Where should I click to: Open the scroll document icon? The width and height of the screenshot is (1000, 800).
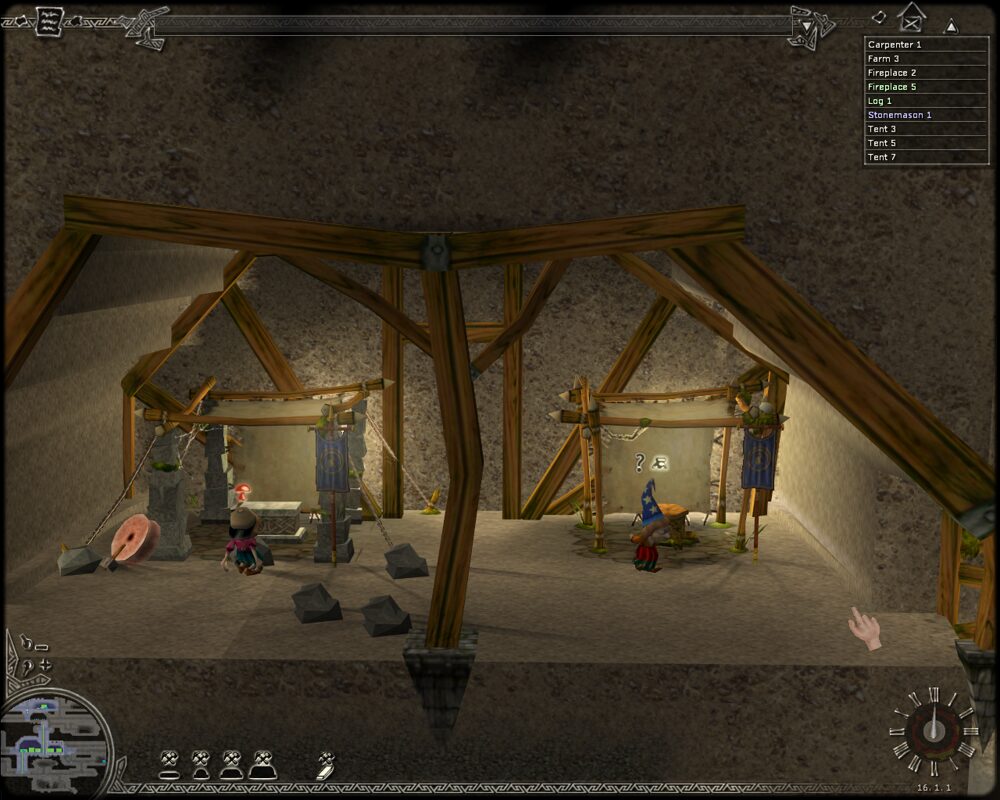point(48,21)
